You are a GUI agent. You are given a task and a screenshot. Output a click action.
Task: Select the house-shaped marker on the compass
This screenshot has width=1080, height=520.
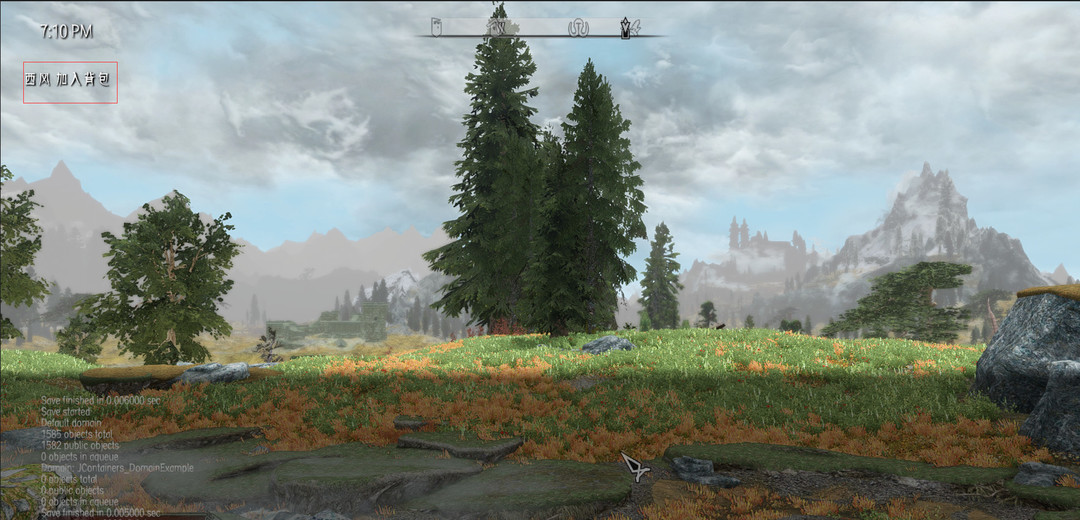click(496, 27)
